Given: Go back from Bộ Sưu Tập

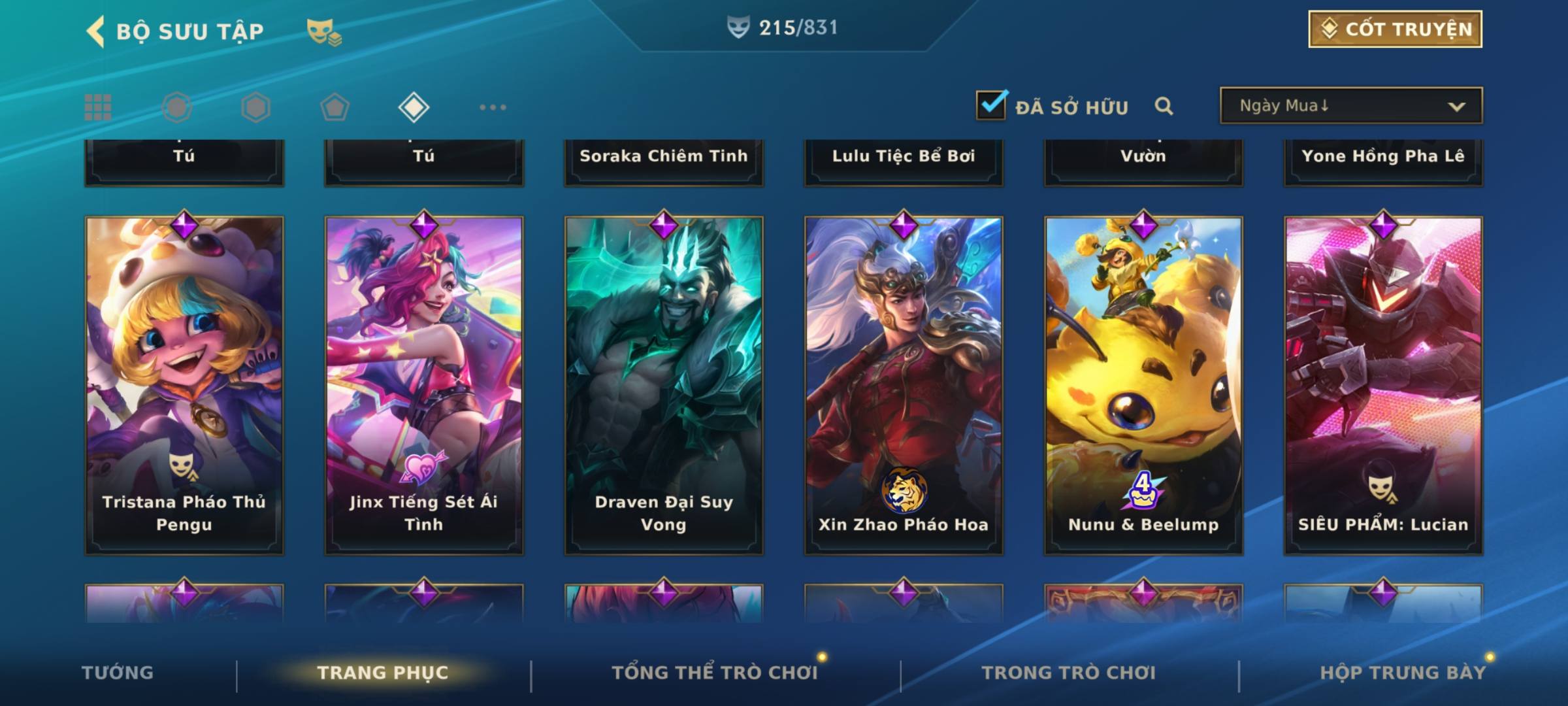Looking at the screenshot, I should (x=95, y=31).
